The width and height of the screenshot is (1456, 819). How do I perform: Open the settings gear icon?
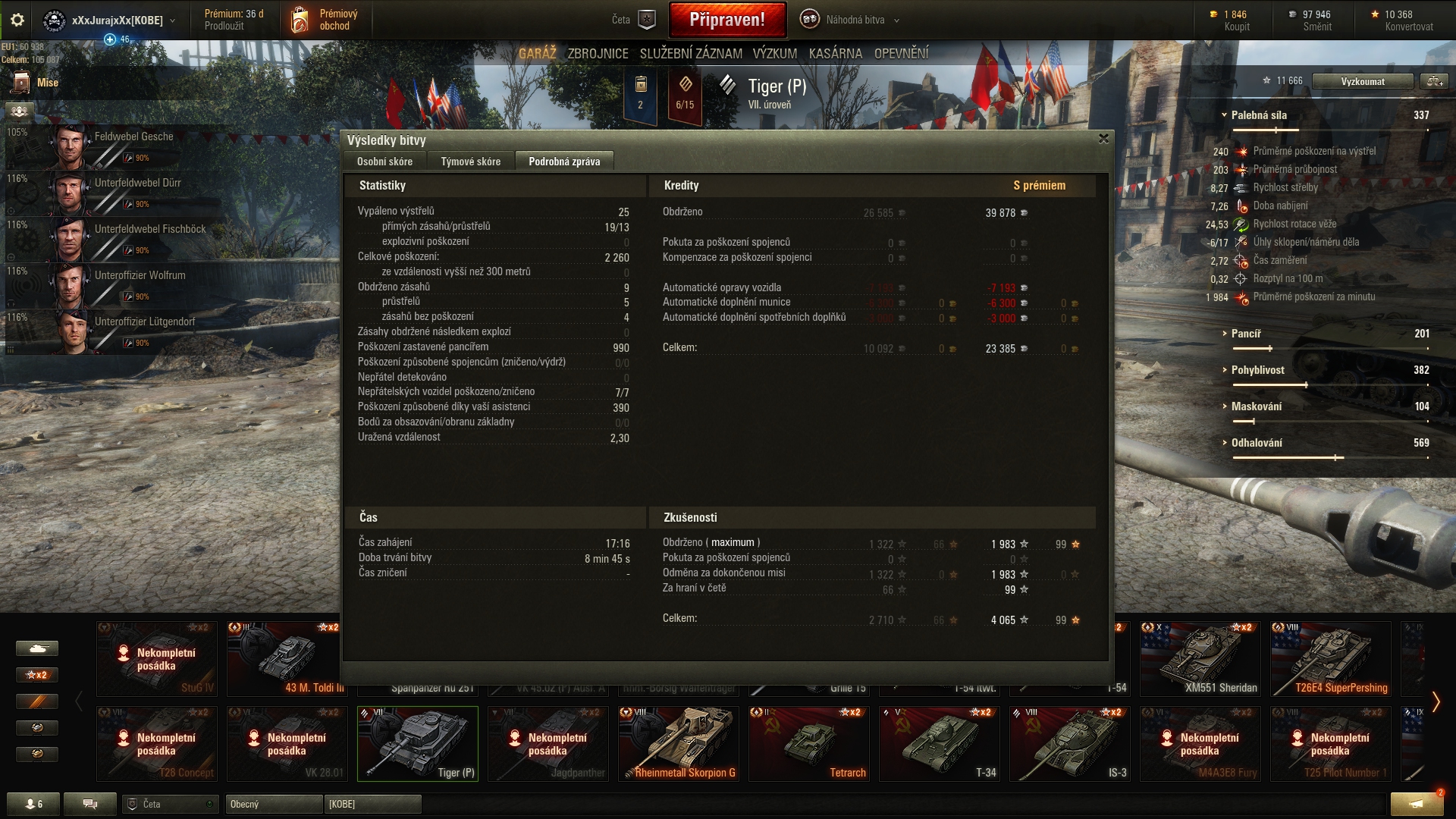(17, 20)
